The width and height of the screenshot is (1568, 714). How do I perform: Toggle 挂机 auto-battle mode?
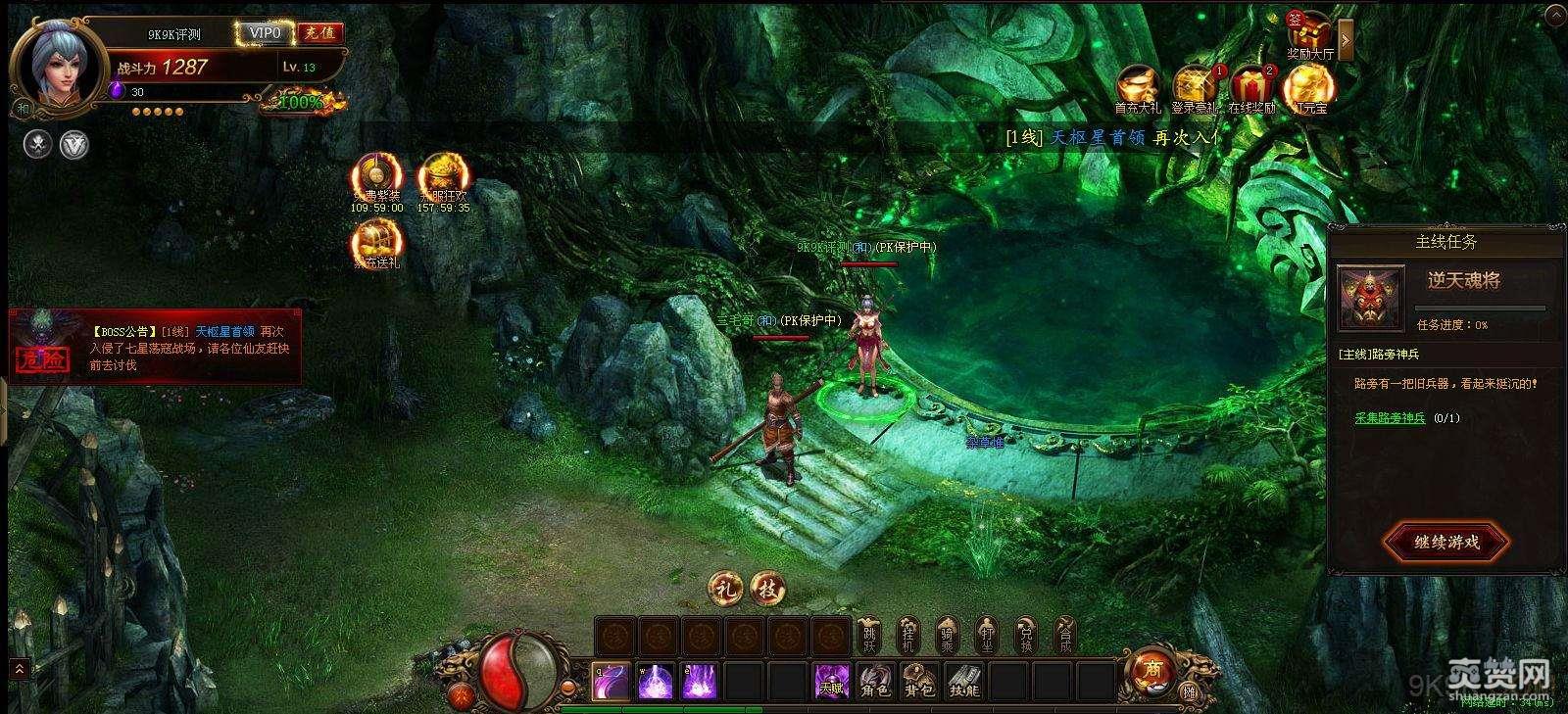pos(908,636)
